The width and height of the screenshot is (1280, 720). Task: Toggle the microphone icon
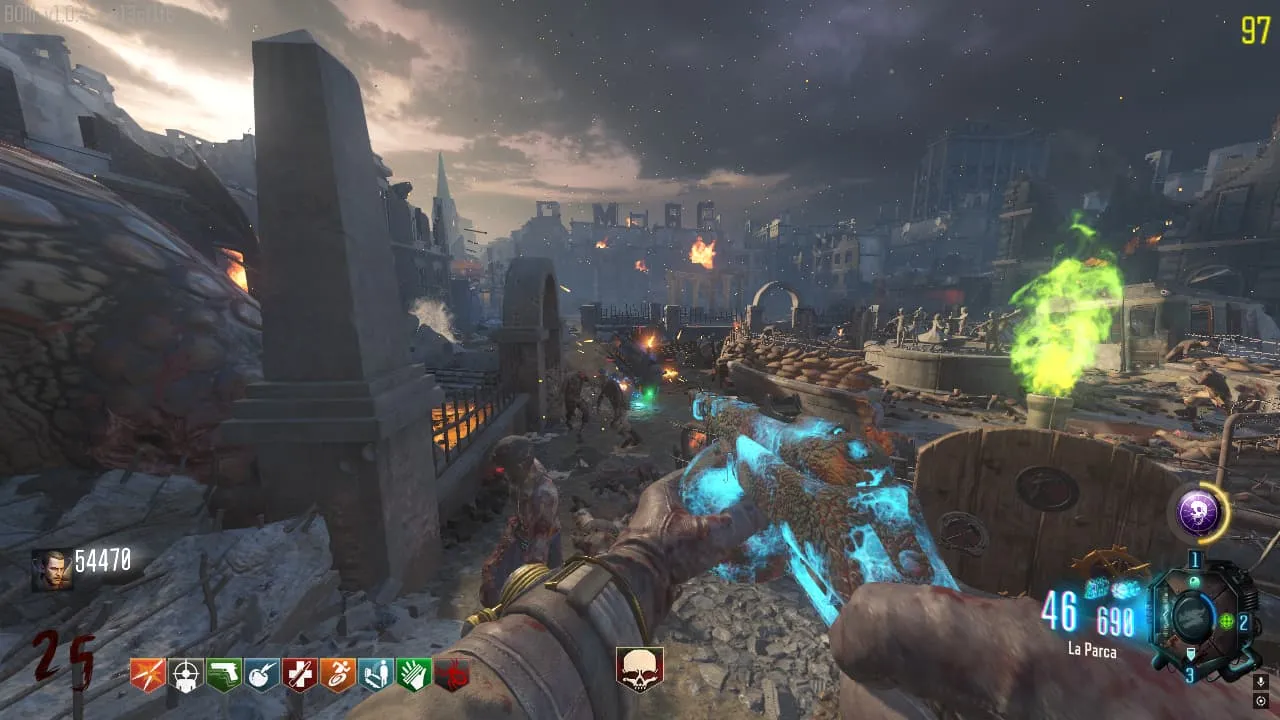tap(1260, 682)
